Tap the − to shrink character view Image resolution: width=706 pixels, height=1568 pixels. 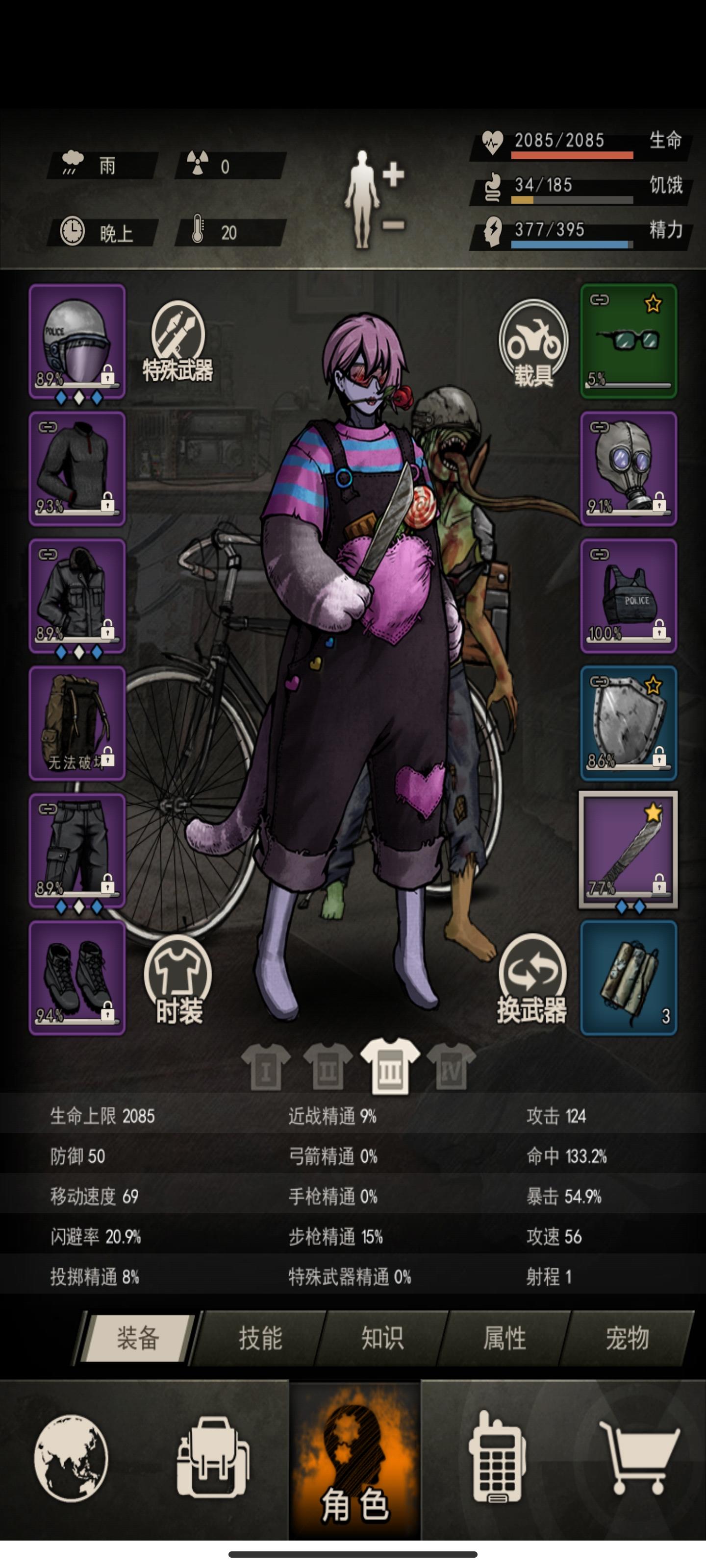pyautogui.click(x=395, y=225)
